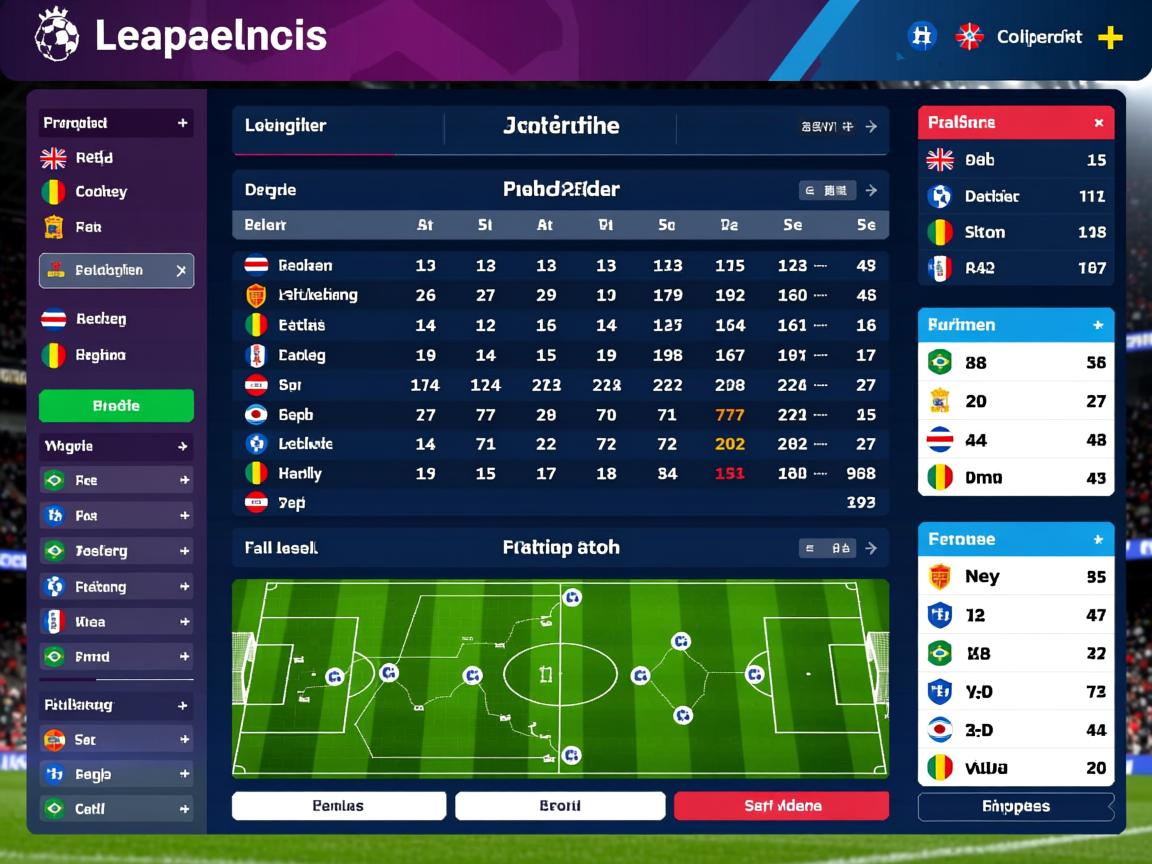Select the Coohey sidebar entry
The image size is (1152, 864).
(101, 192)
